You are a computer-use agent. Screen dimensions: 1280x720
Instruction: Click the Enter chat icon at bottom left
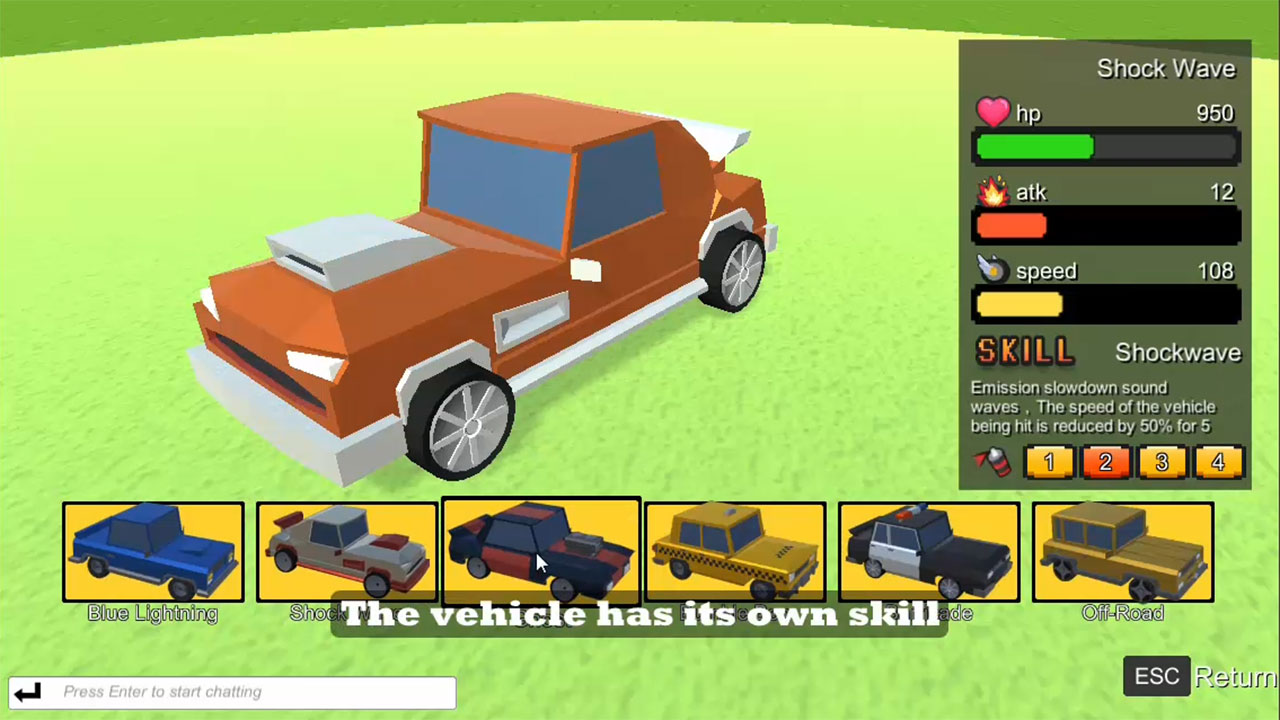coord(27,691)
